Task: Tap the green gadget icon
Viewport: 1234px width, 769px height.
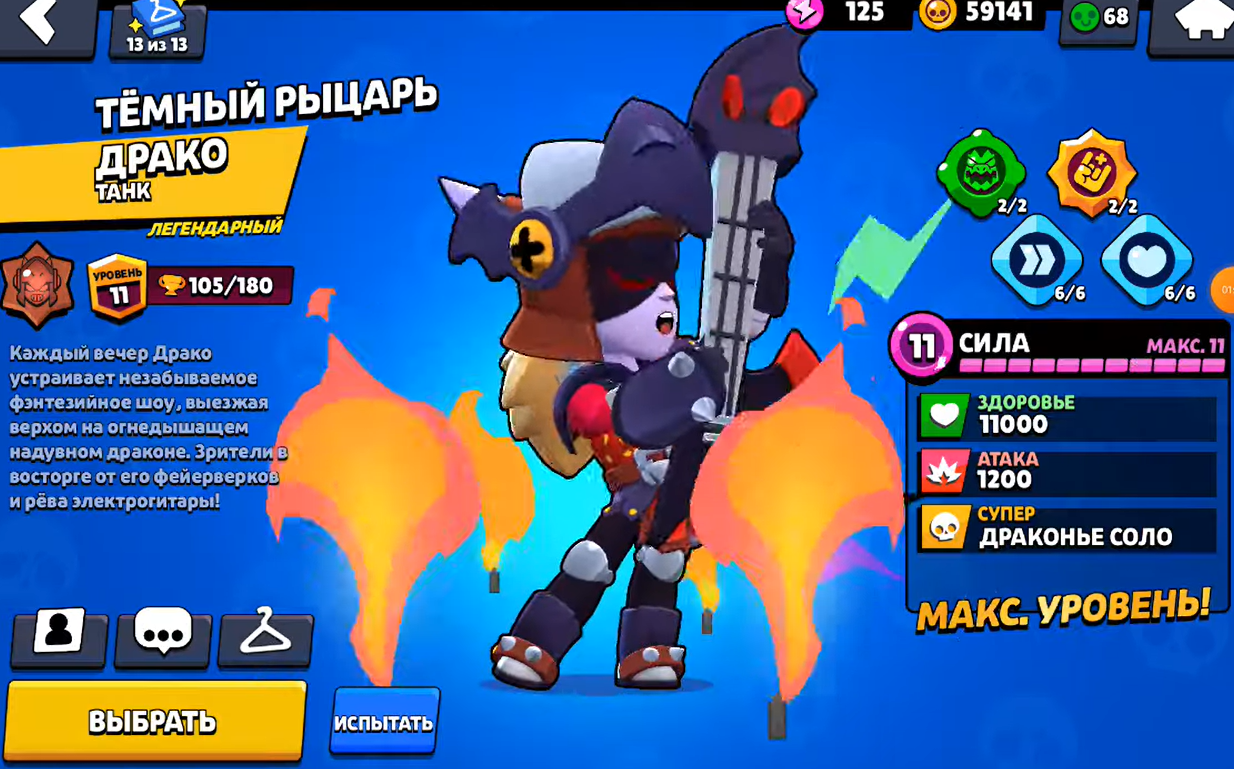Action: pyautogui.click(x=981, y=172)
